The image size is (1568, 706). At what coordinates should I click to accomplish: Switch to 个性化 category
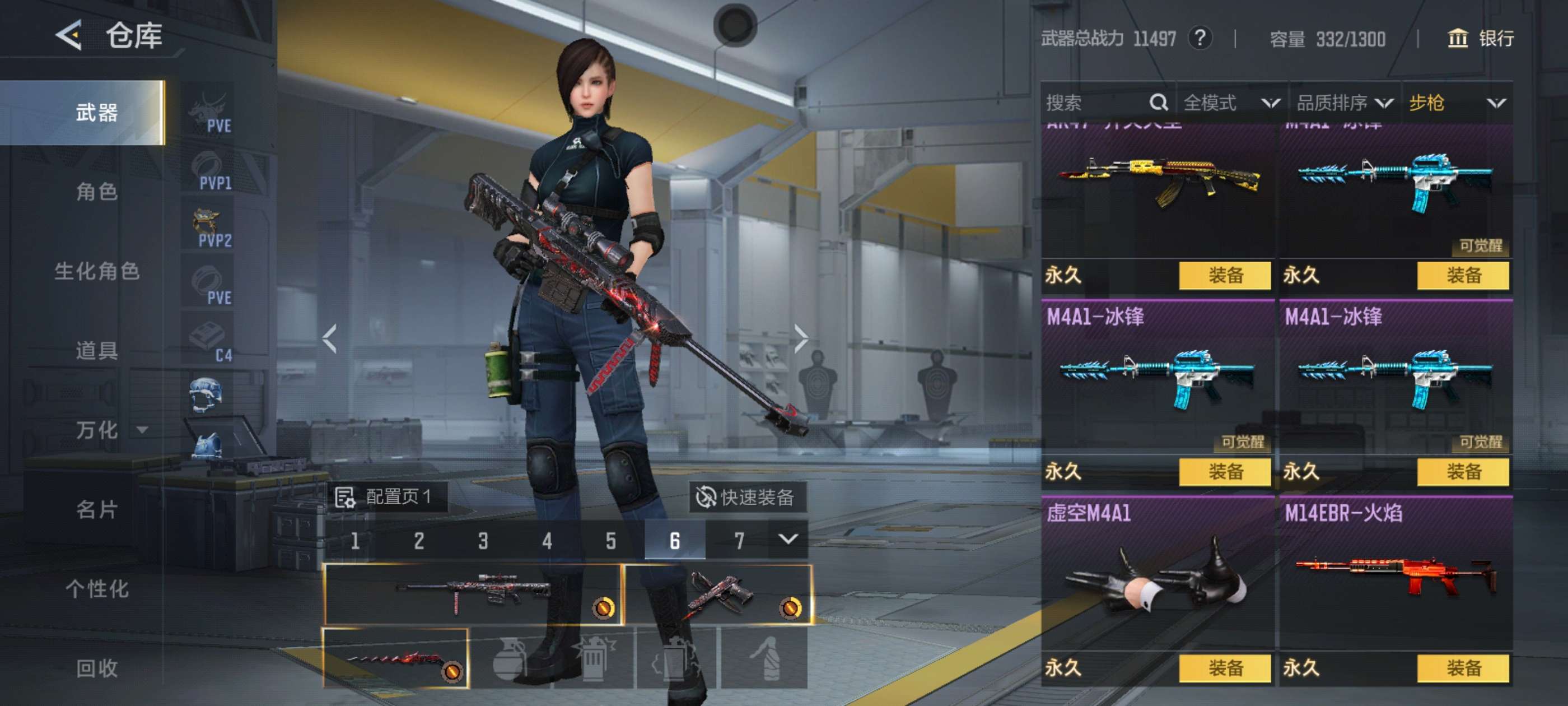click(x=96, y=589)
